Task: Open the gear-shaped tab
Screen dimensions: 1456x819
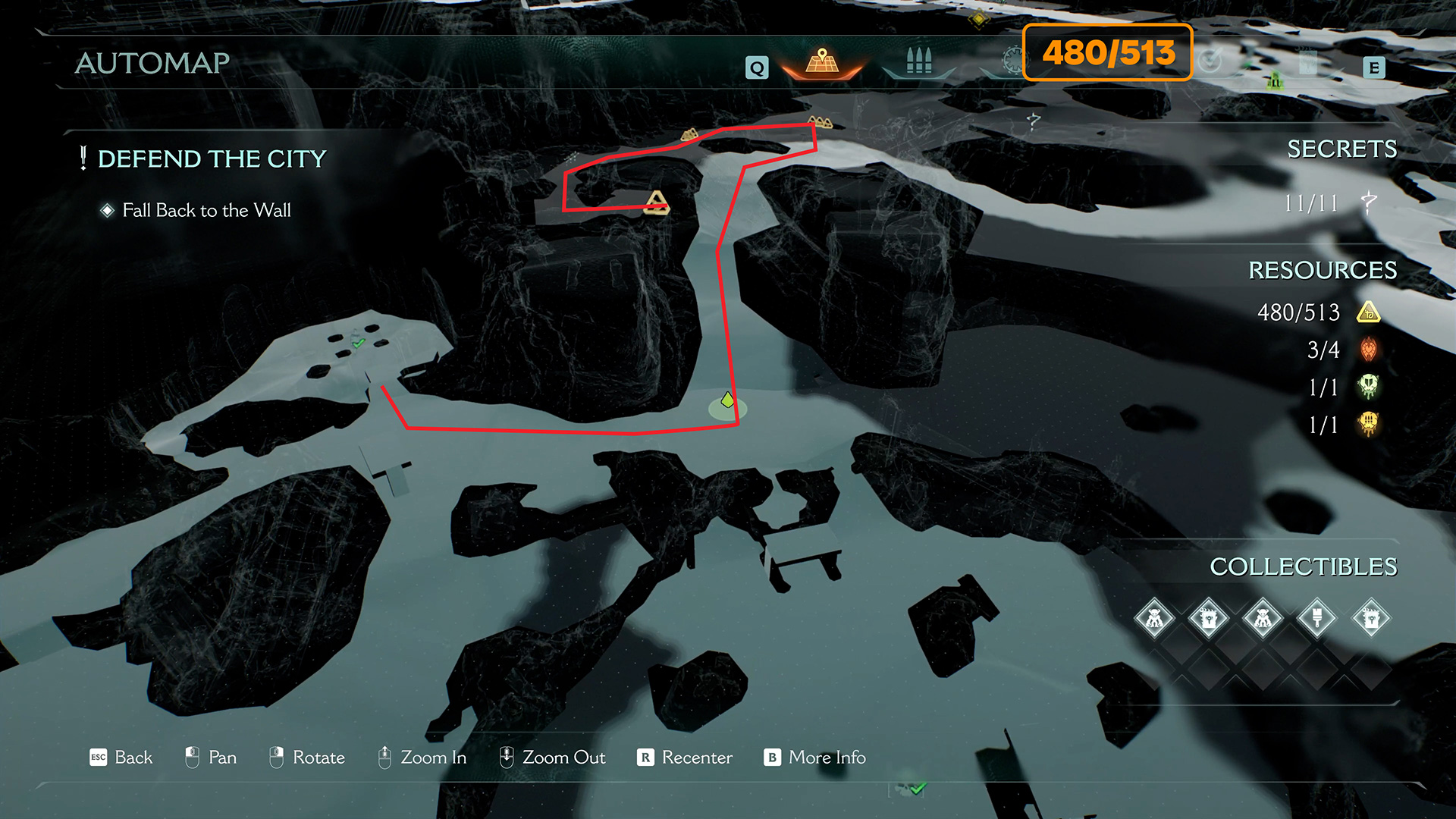Action: pyautogui.click(x=1012, y=61)
